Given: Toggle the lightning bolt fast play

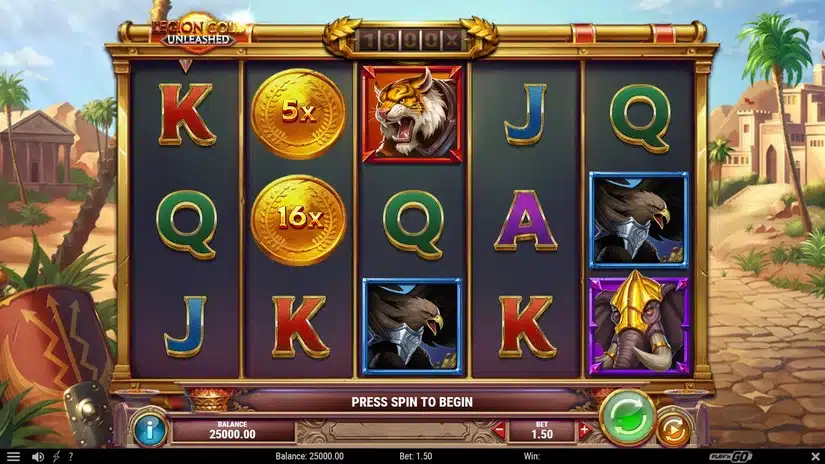Looking at the screenshot, I should [55, 457].
